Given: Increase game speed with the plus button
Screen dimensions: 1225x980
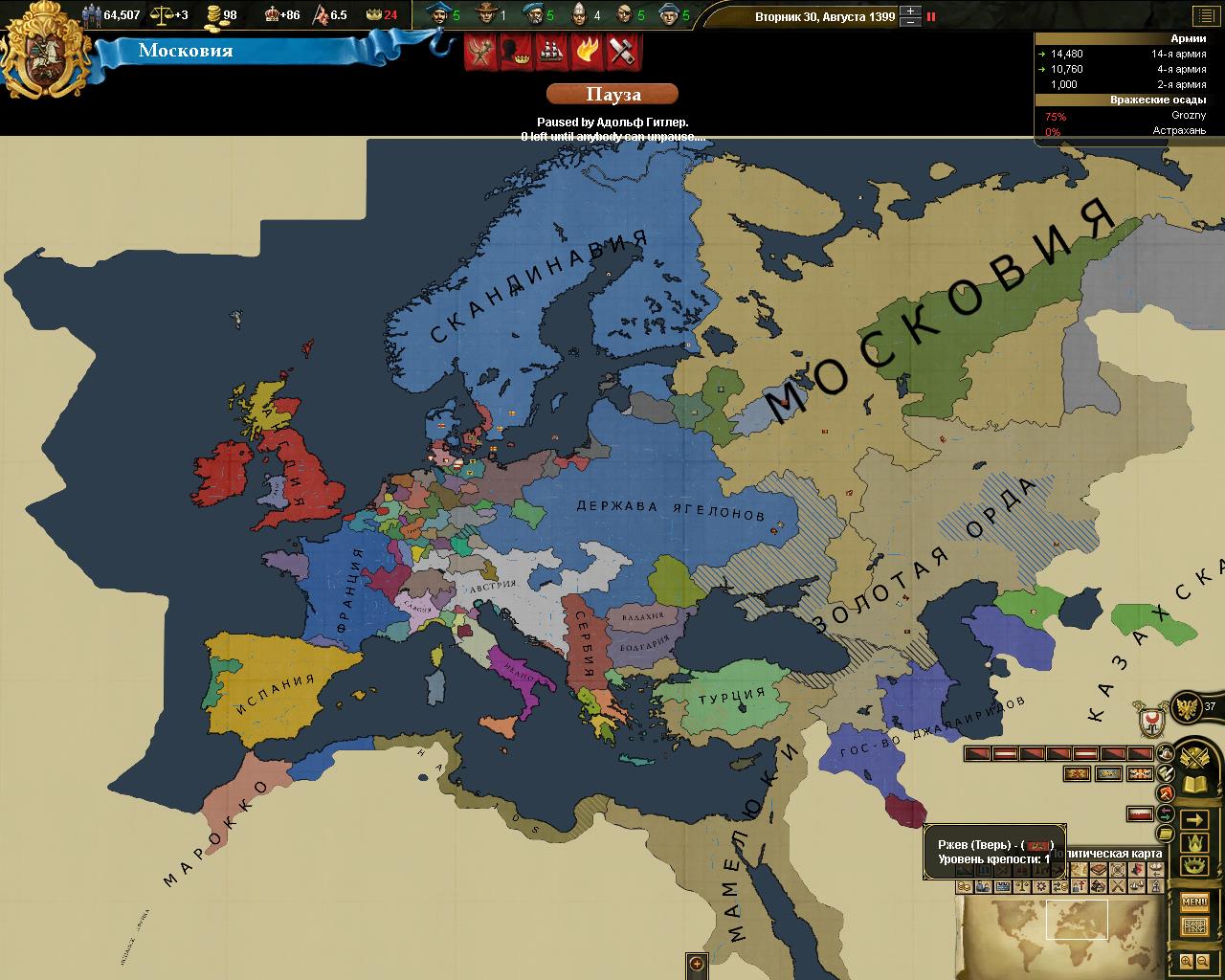Looking at the screenshot, I should click(x=911, y=11).
